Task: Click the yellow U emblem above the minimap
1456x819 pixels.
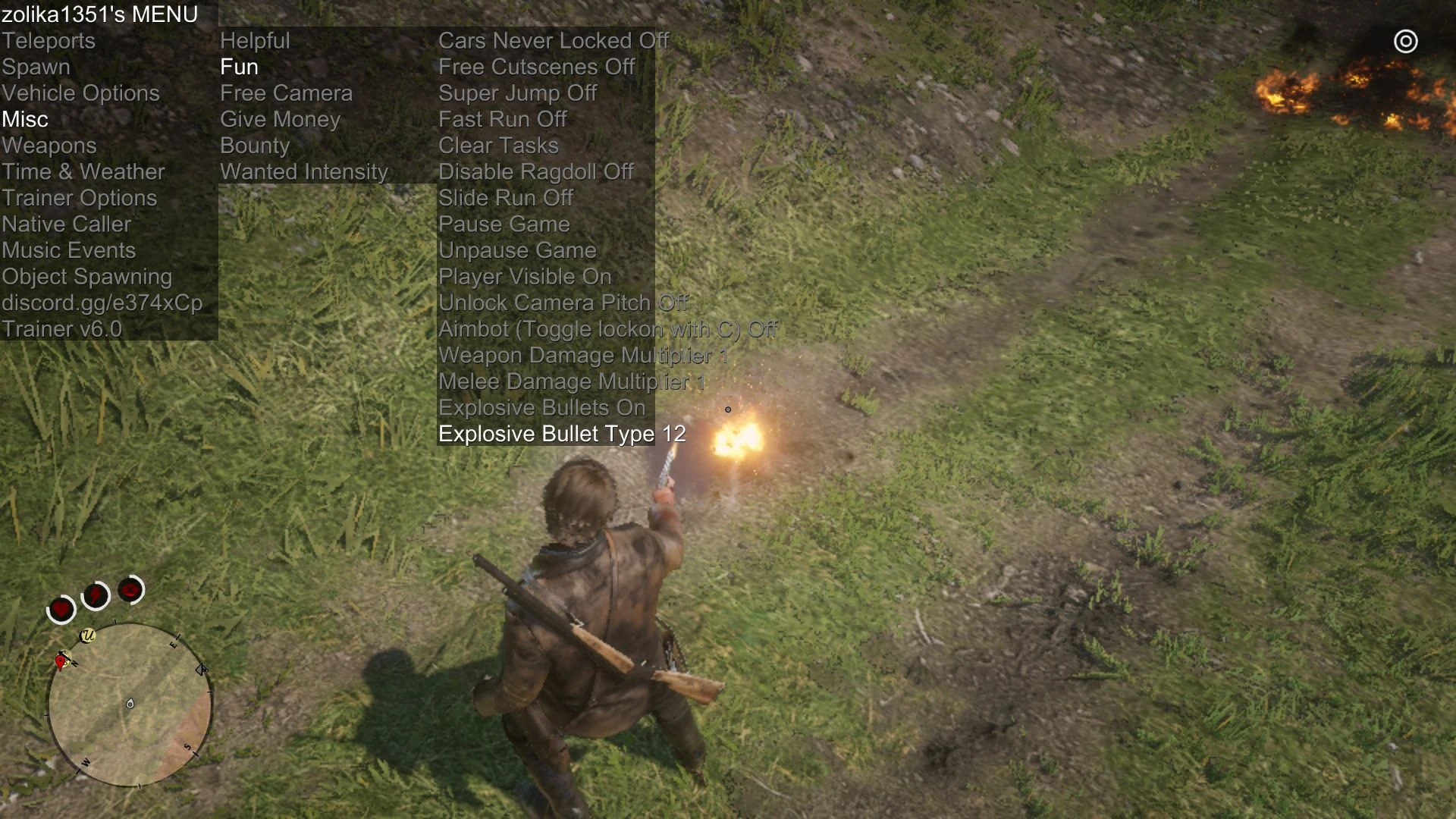Action: pyautogui.click(x=87, y=635)
